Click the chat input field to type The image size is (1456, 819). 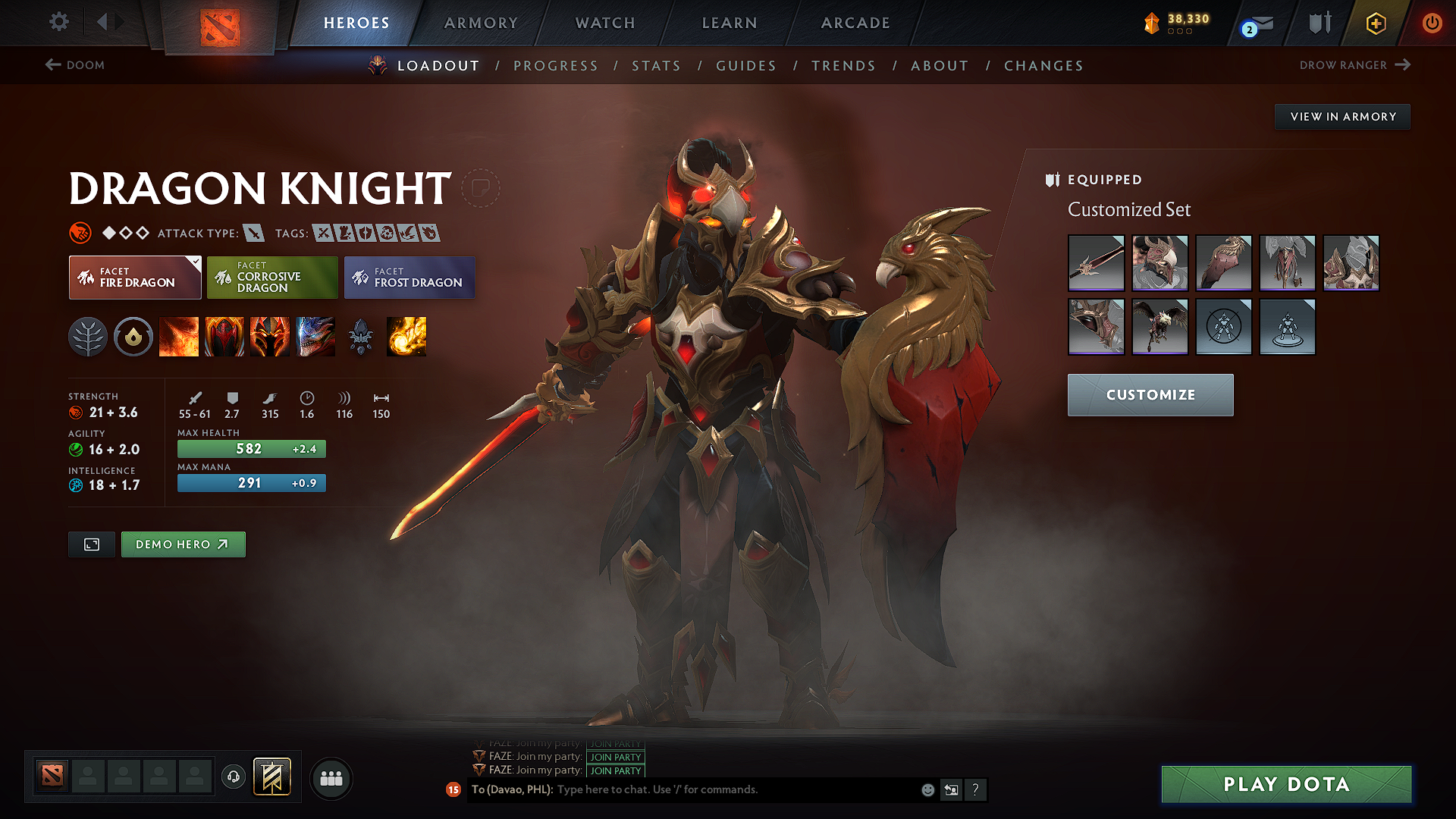(x=720, y=789)
